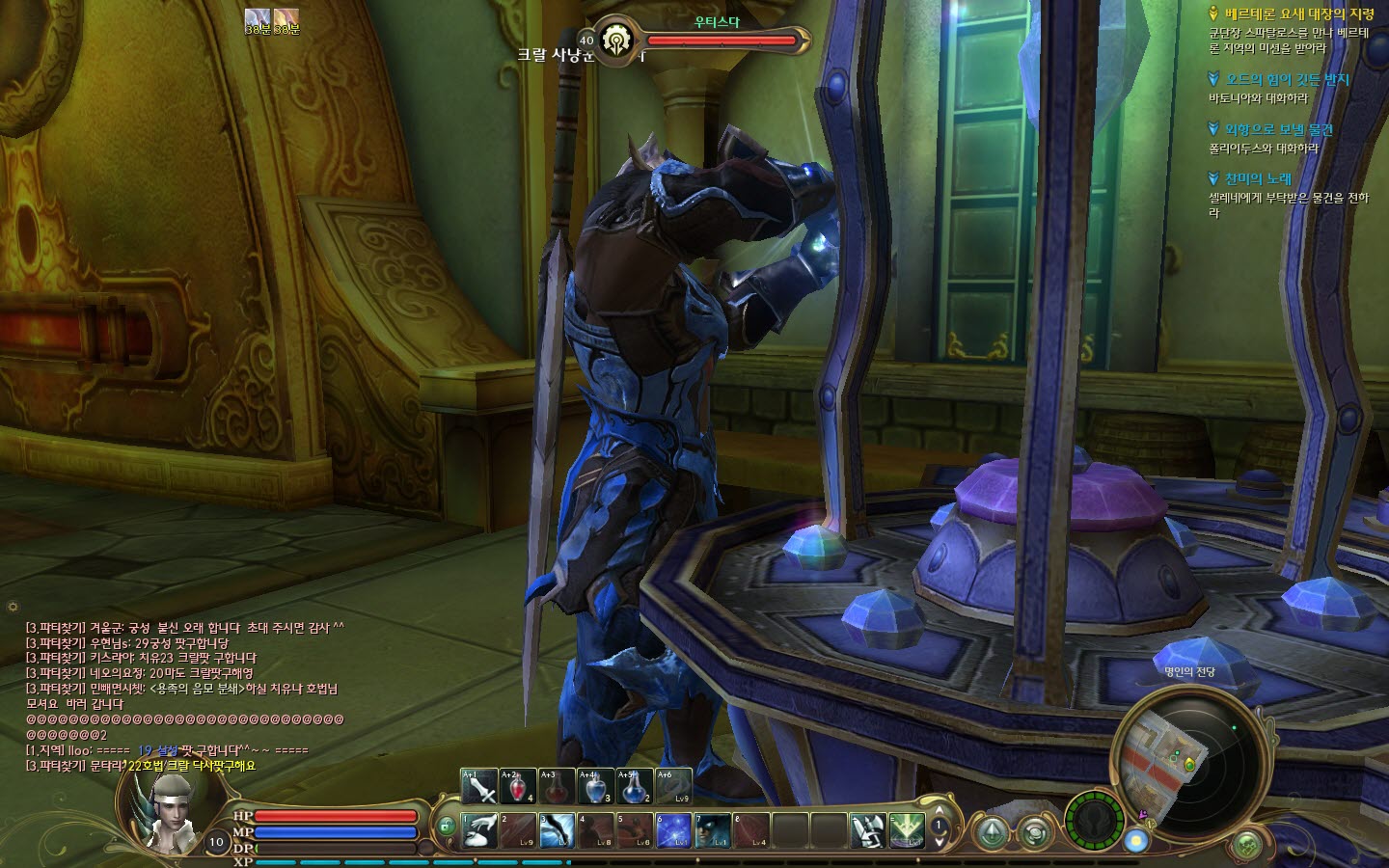Use the blue flask potion with count 2
1389x868 pixels.
tap(634, 787)
